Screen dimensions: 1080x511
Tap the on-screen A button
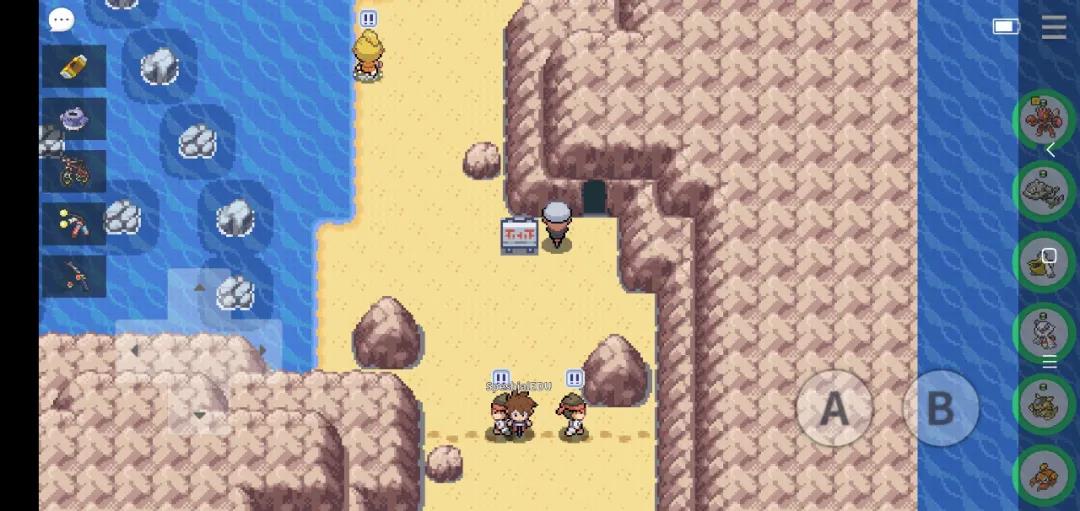coord(834,408)
